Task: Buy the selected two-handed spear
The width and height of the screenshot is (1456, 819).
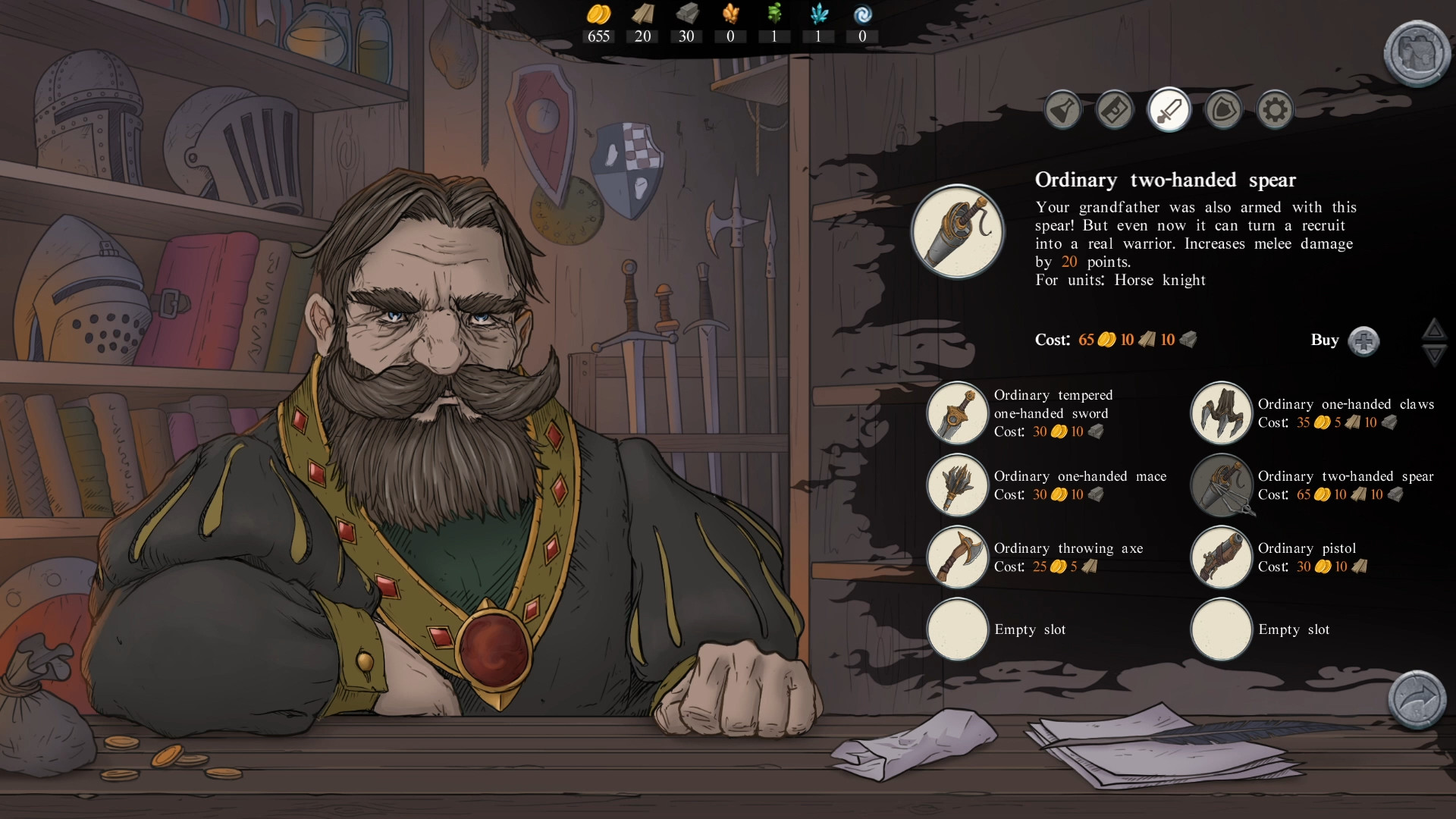Action: tap(1363, 341)
